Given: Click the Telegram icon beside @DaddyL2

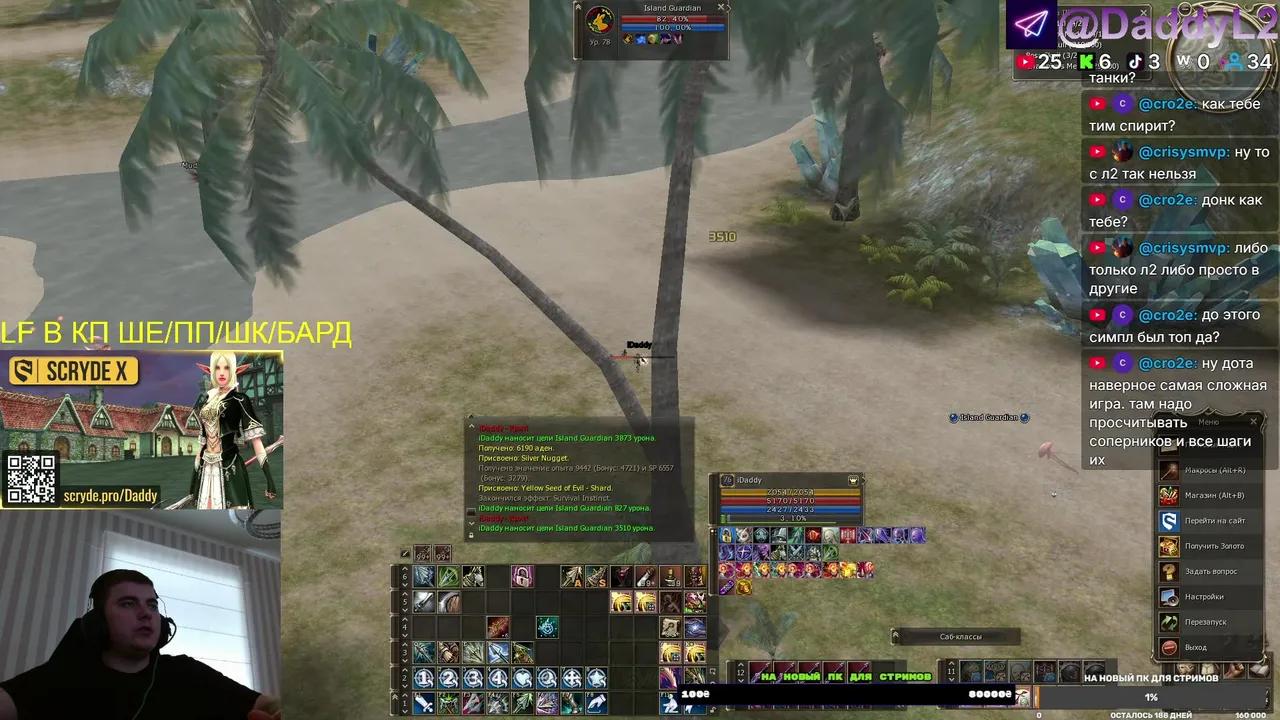Looking at the screenshot, I should tap(1032, 23).
